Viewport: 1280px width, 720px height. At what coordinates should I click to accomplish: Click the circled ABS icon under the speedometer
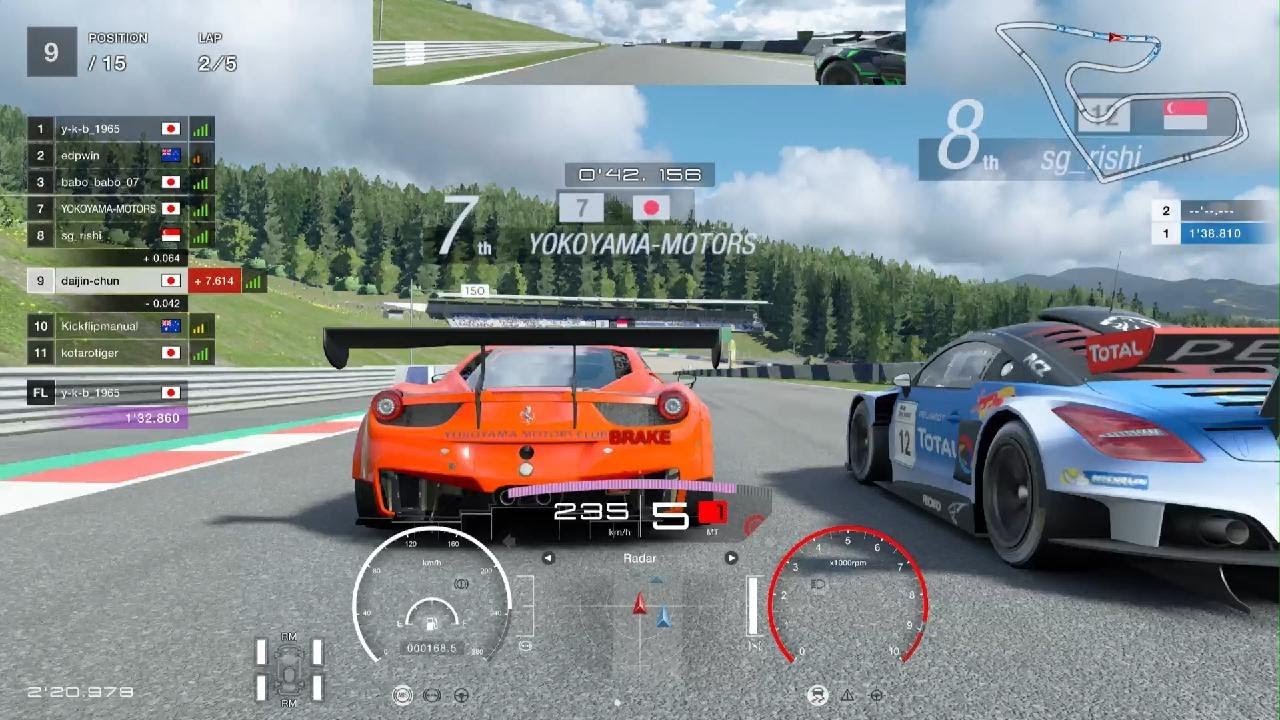tap(404, 695)
